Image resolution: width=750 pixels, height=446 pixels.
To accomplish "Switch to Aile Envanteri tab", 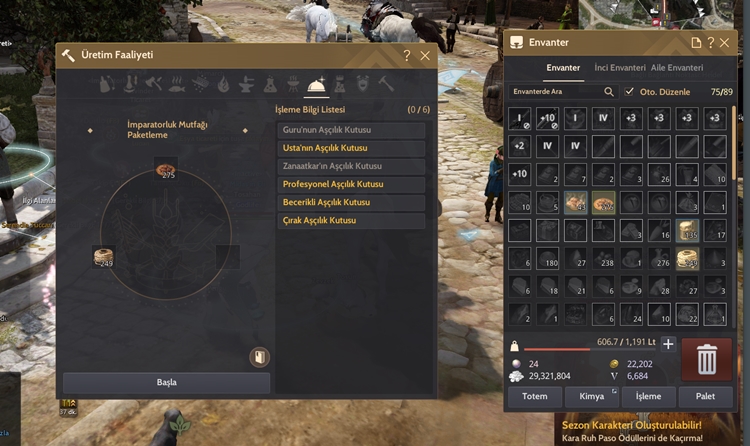I will tap(677, 68).
